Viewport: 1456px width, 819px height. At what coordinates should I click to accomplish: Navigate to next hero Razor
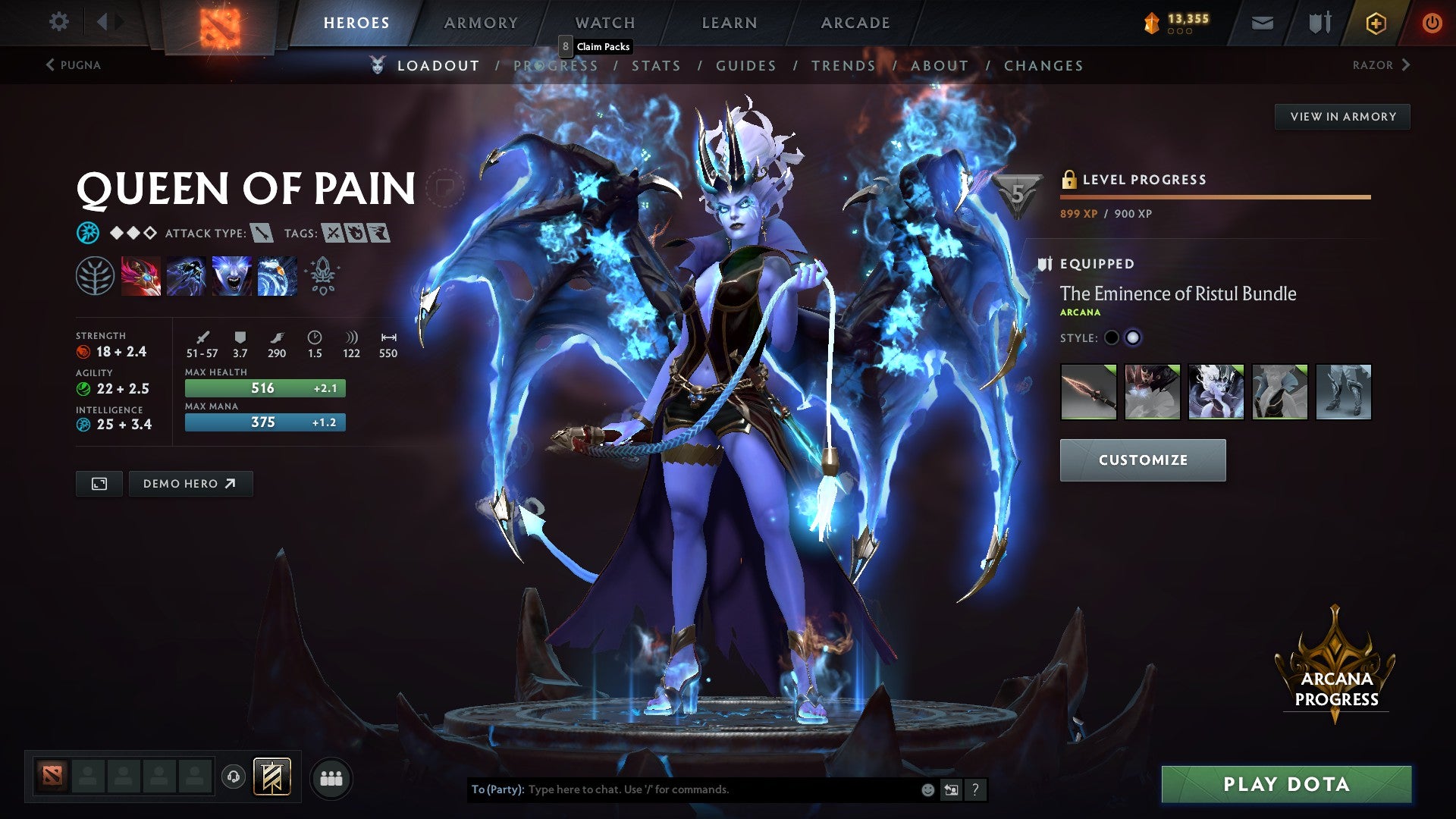click(1380, 65)
